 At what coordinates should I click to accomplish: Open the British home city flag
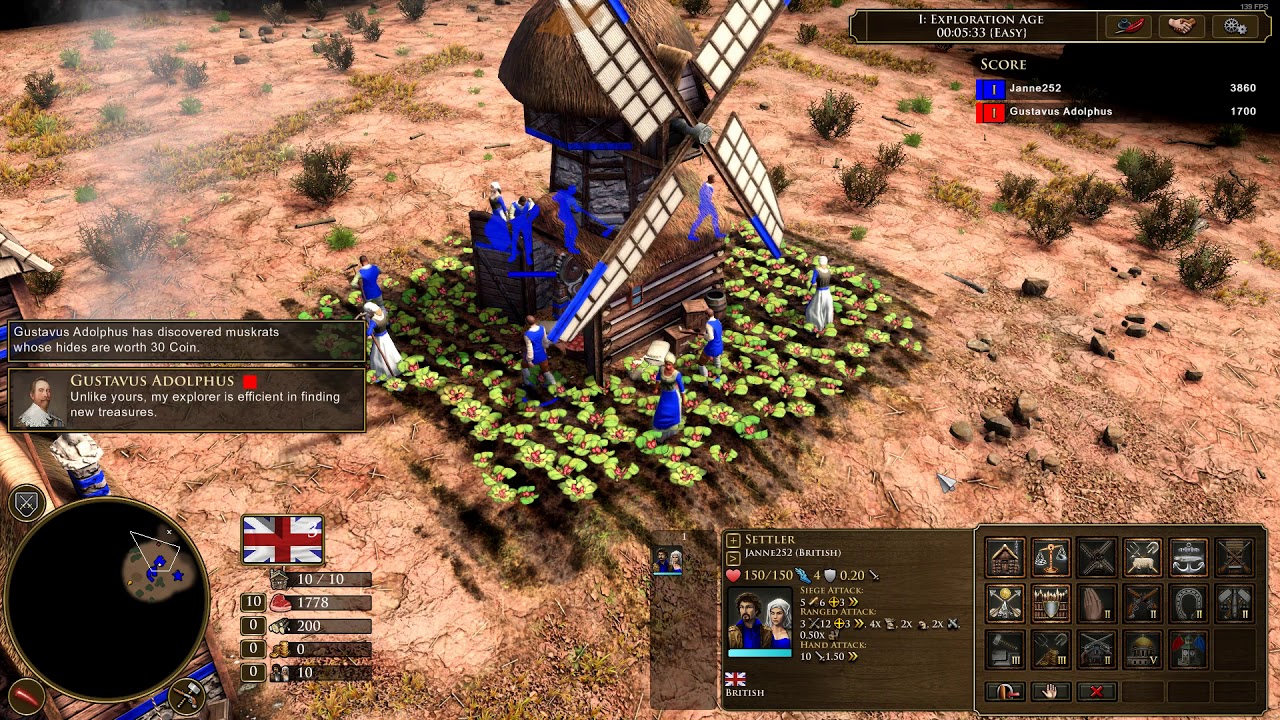282,540
